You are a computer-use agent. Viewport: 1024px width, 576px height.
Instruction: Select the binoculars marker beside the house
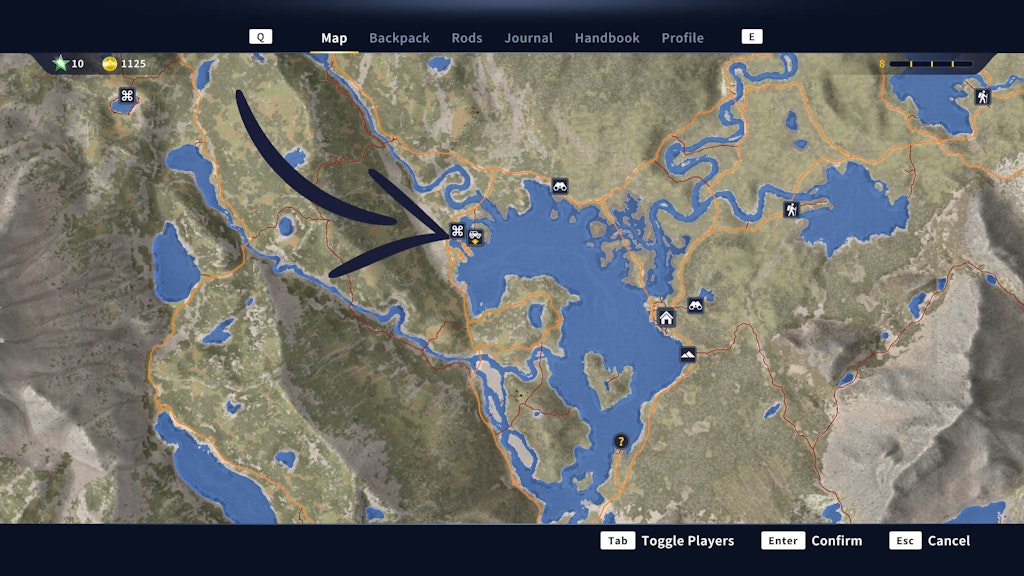695,306
